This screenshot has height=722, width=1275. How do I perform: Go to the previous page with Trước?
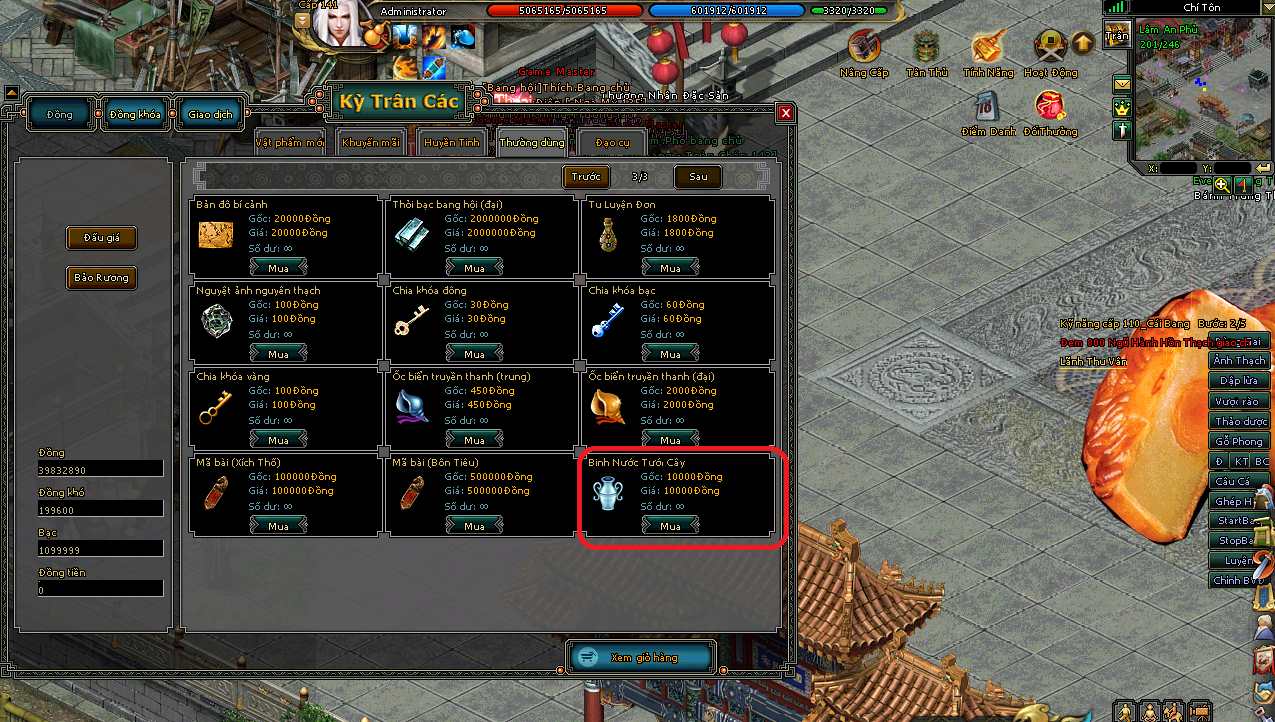coord(586,177)
